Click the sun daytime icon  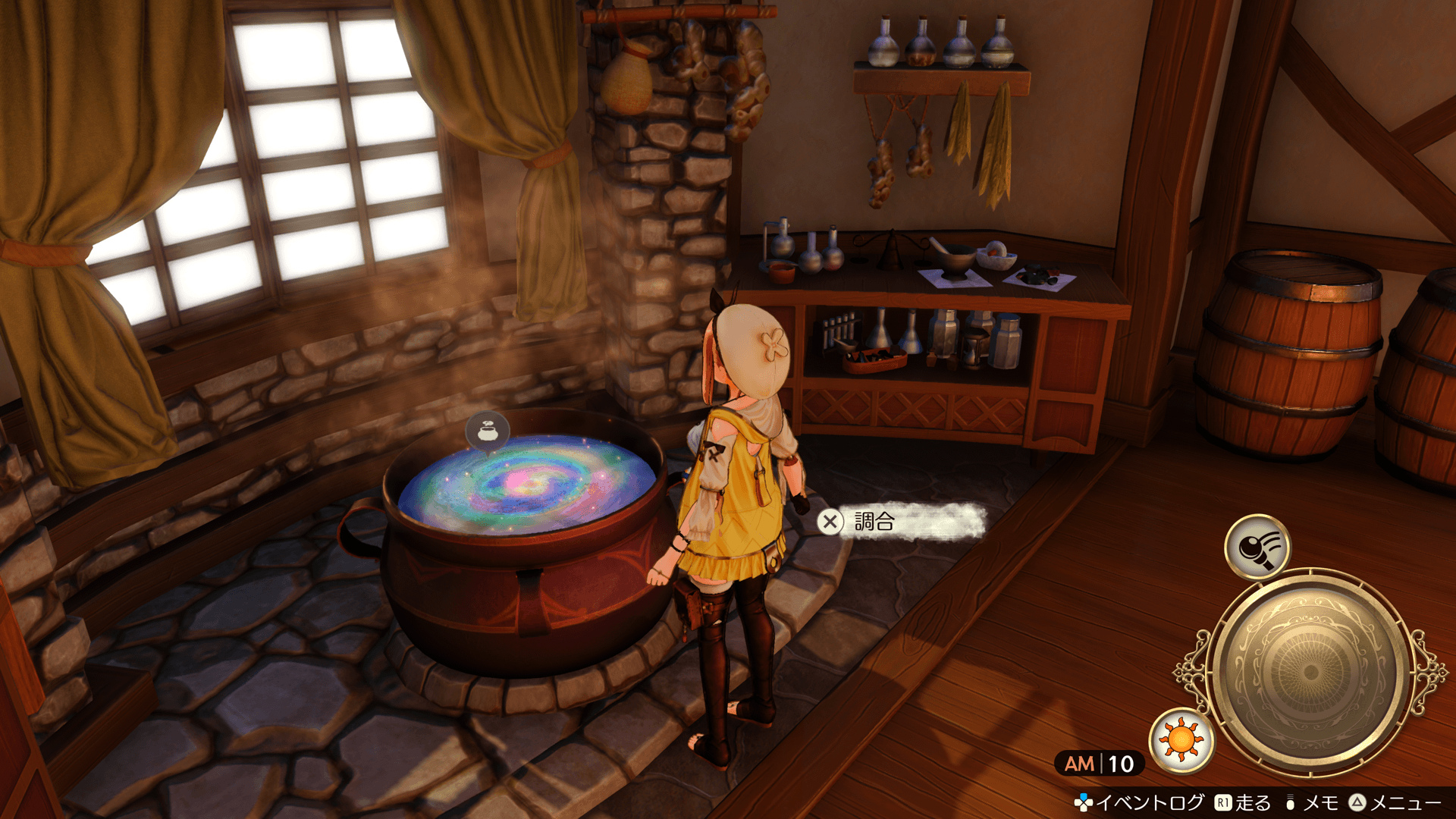1181,739
